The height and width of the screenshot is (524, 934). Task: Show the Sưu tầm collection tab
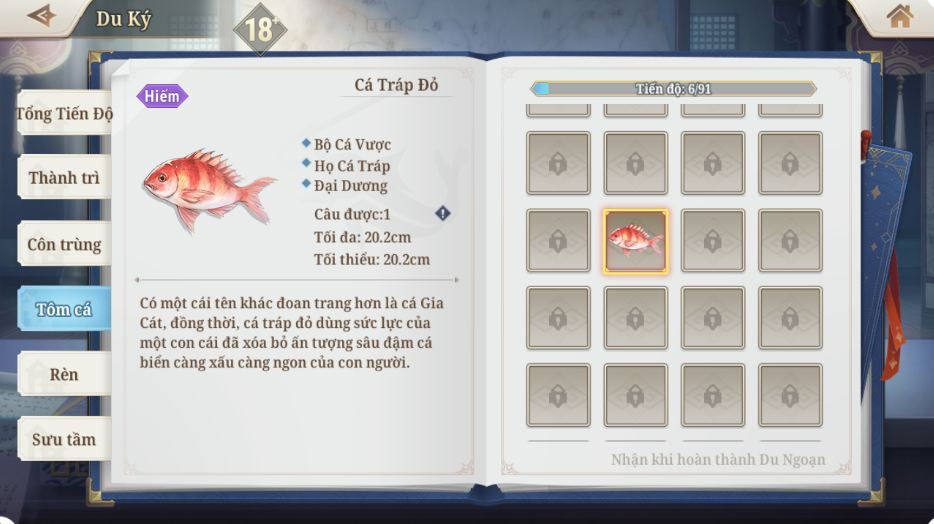[x=64, y=439]
